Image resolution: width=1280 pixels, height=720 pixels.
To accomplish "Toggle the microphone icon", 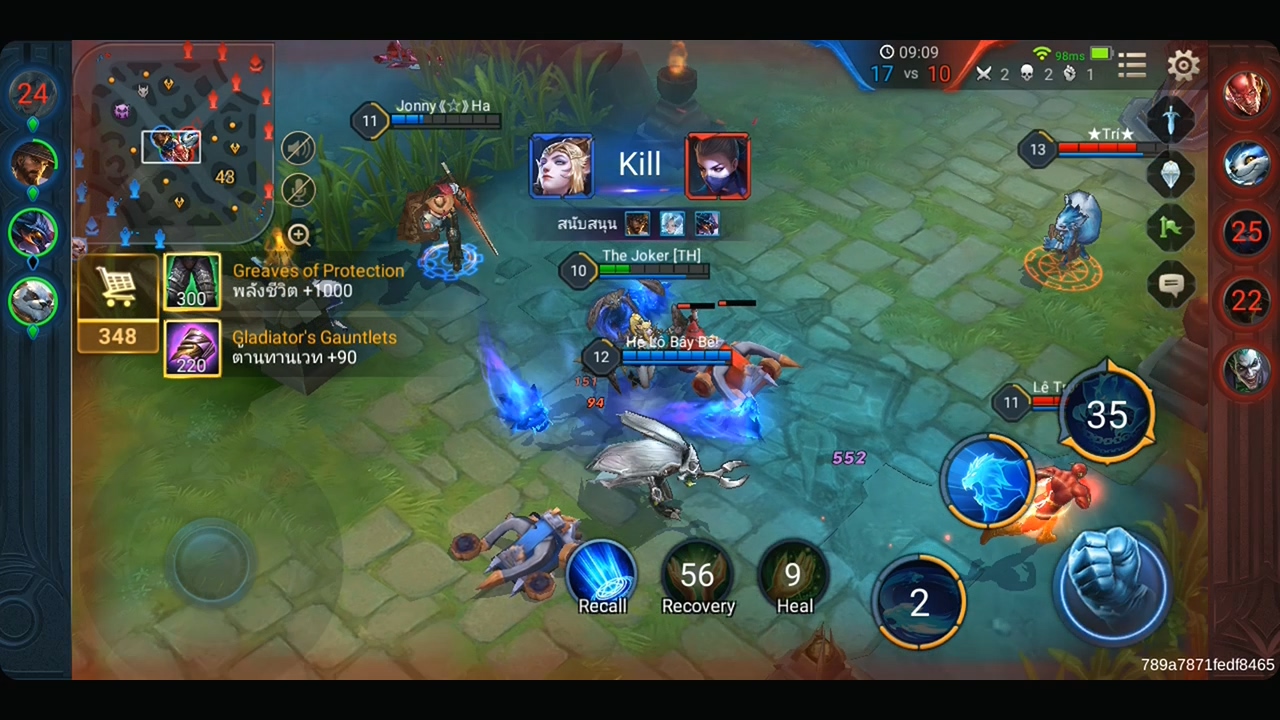I will point(298,190).
